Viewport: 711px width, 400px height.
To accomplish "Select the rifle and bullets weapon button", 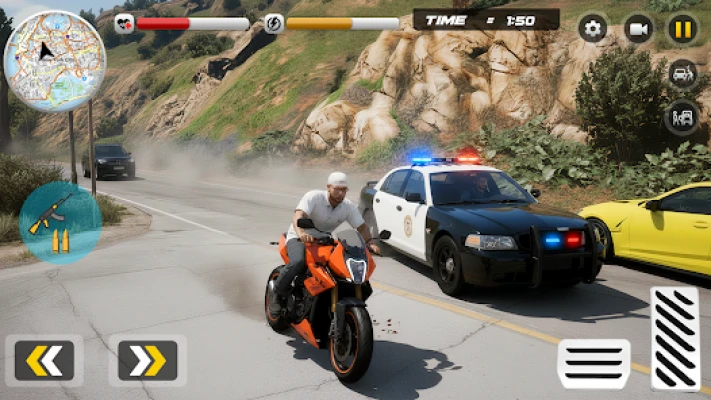I will pyautogui.click(x=59, y=221).
